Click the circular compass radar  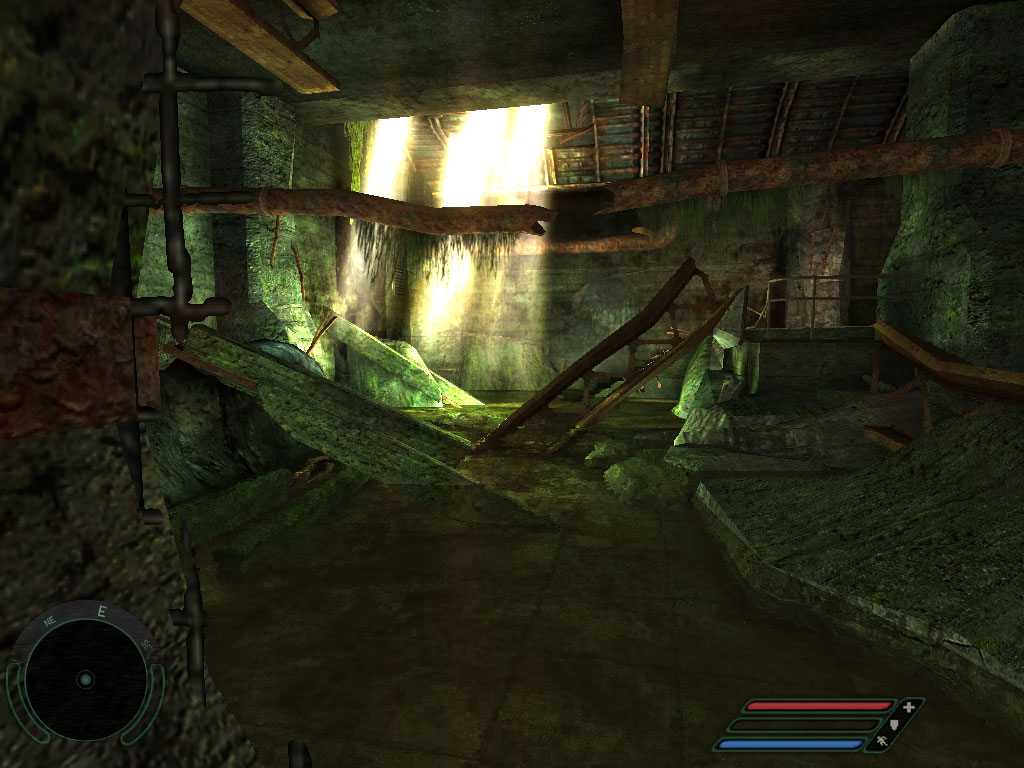[x=85, y=679]
